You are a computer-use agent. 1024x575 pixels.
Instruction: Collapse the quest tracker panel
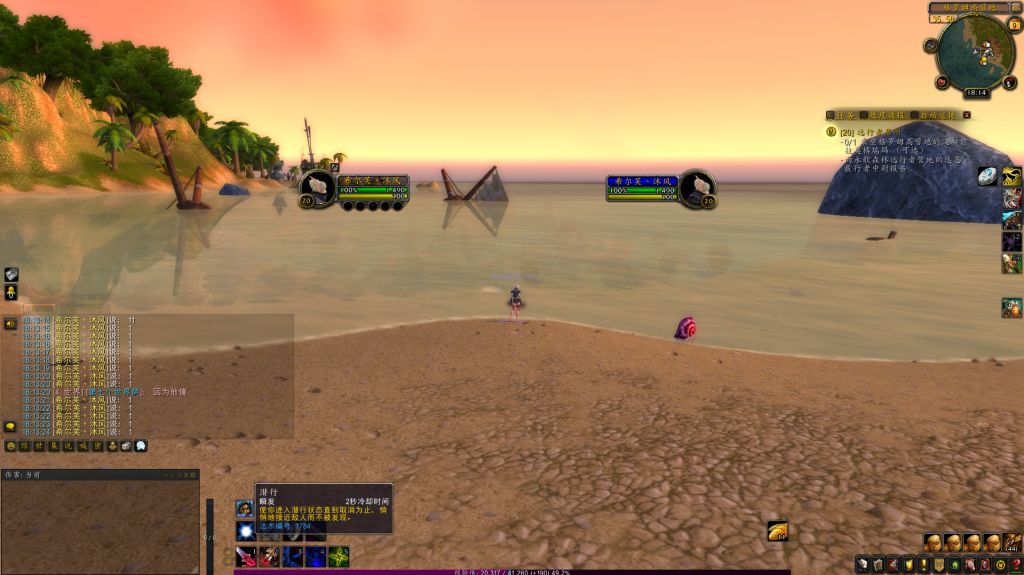click(966, 115)
